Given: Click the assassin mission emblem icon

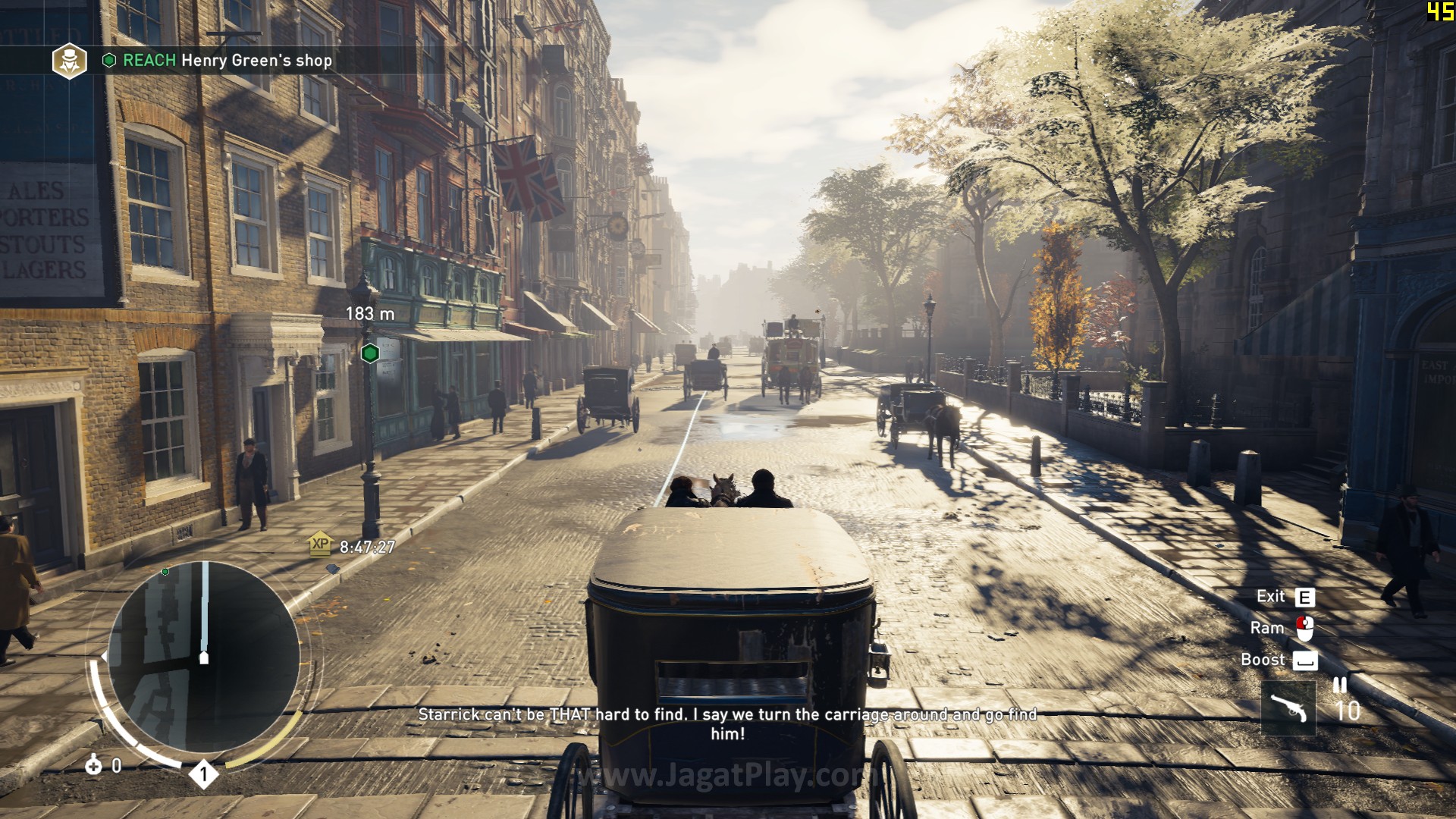Looking at the screenshot, I should point(69,61).
